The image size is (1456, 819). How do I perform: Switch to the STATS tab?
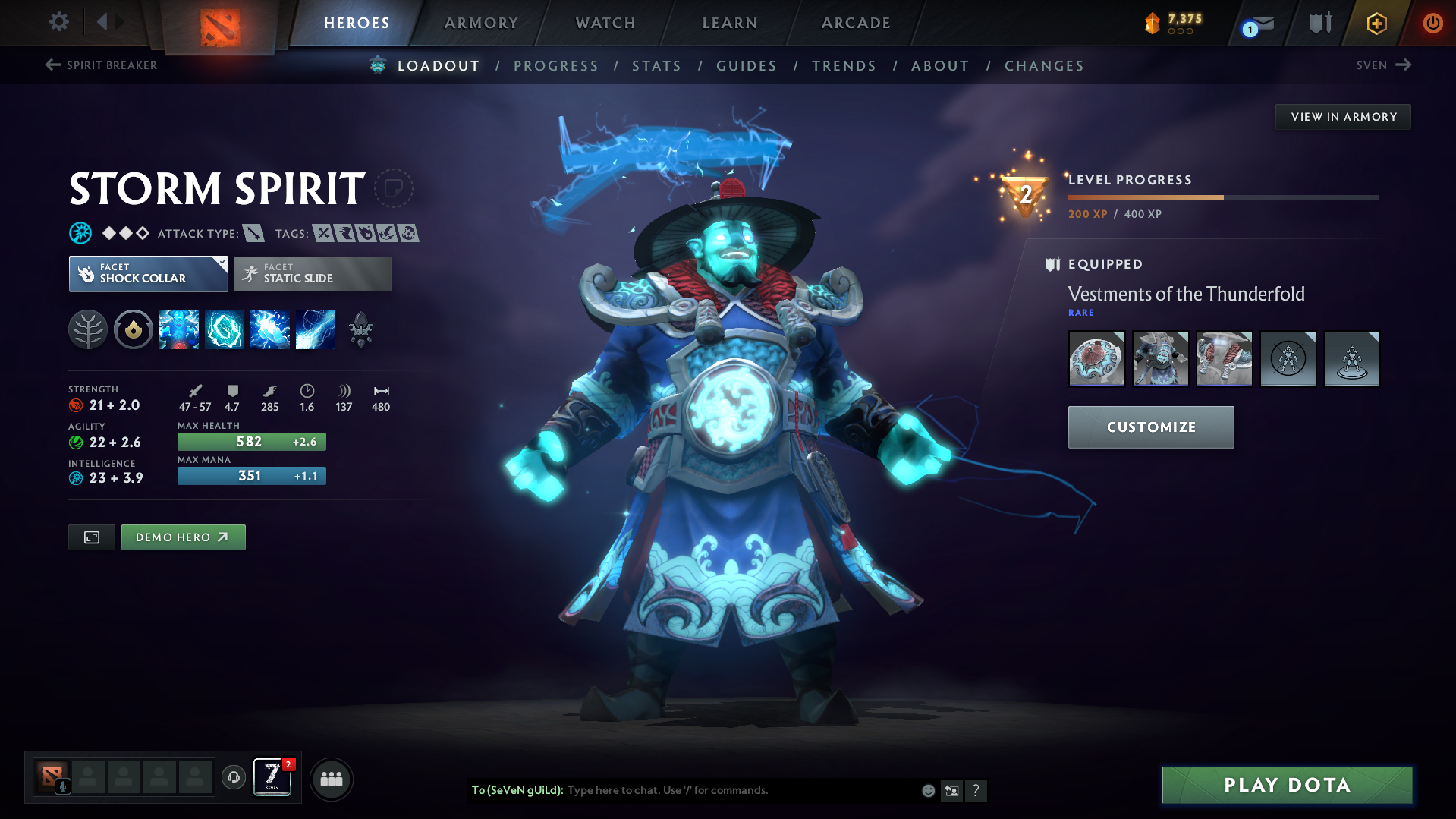(656, 65)
